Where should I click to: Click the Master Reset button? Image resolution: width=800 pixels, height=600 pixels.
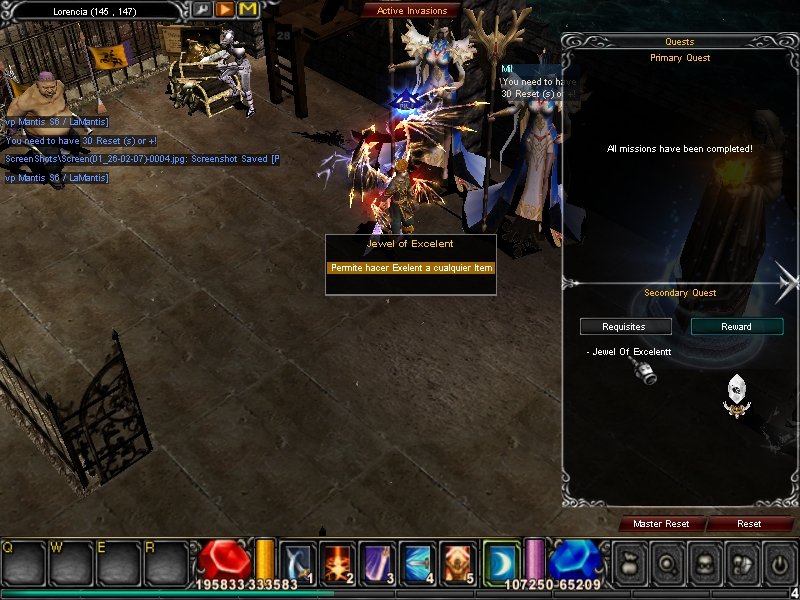coord(661,524)
